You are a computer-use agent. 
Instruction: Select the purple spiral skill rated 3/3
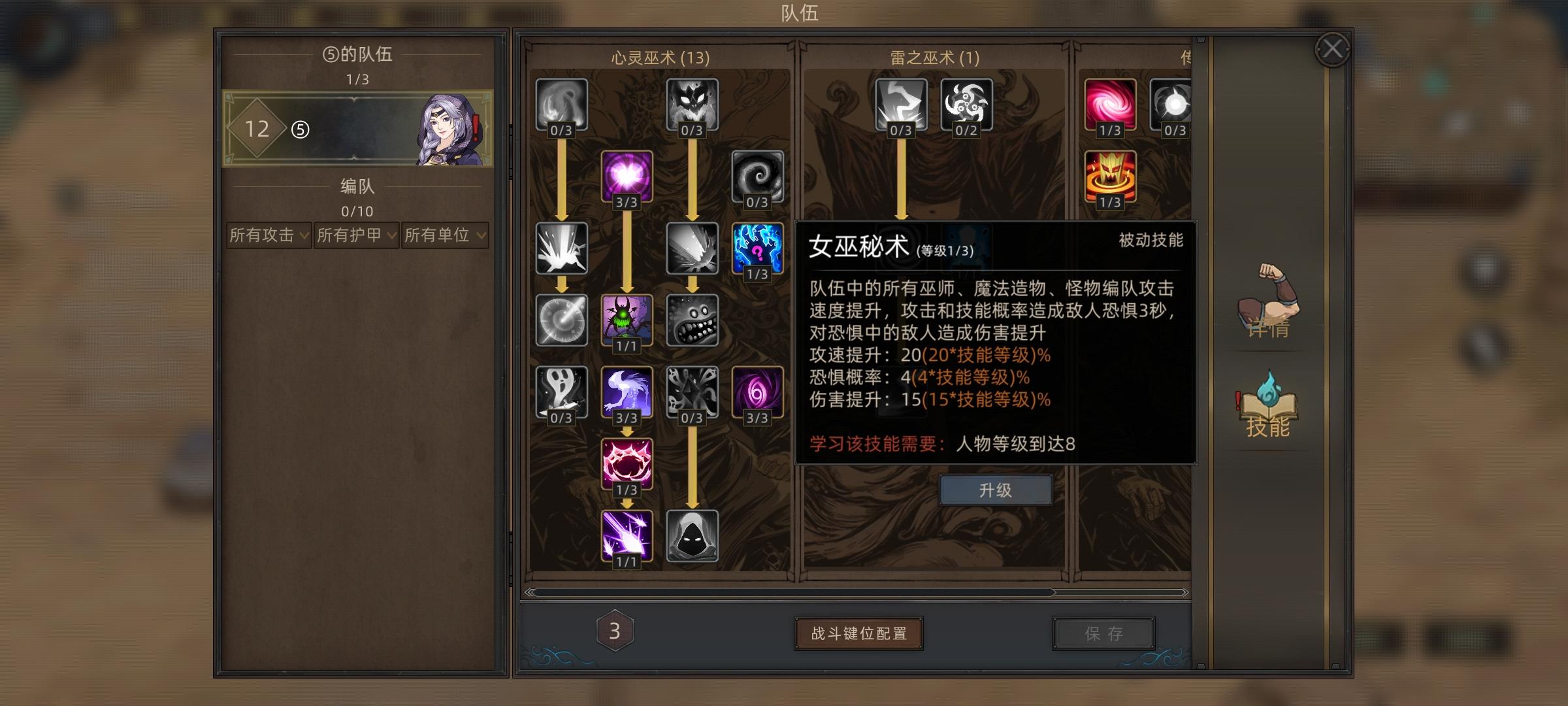pos(758,392)
